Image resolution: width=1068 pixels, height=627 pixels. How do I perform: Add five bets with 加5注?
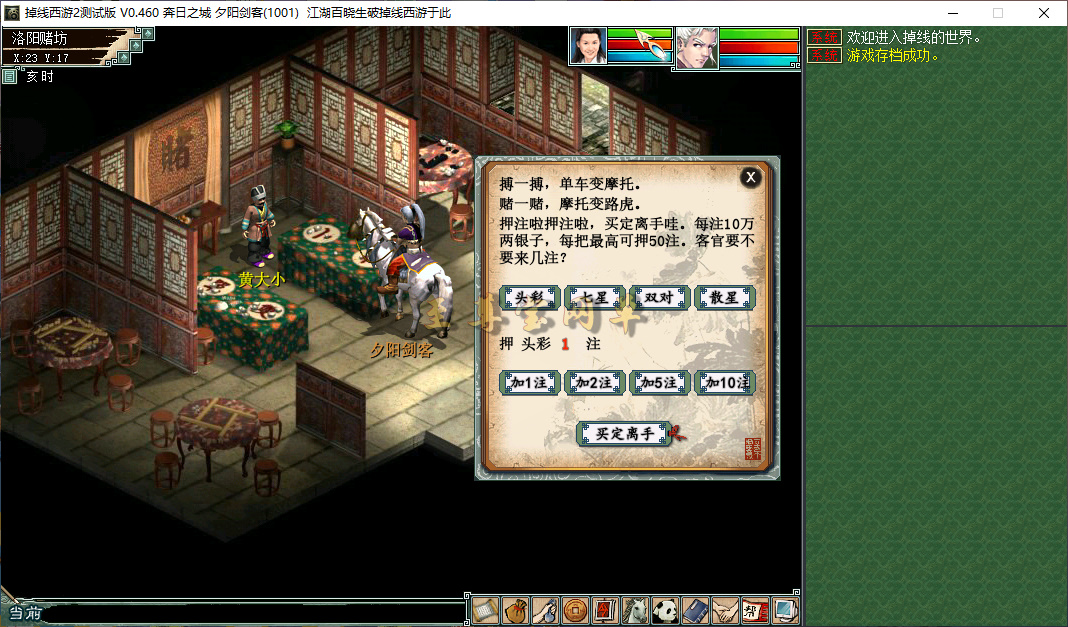pos(659,383)
